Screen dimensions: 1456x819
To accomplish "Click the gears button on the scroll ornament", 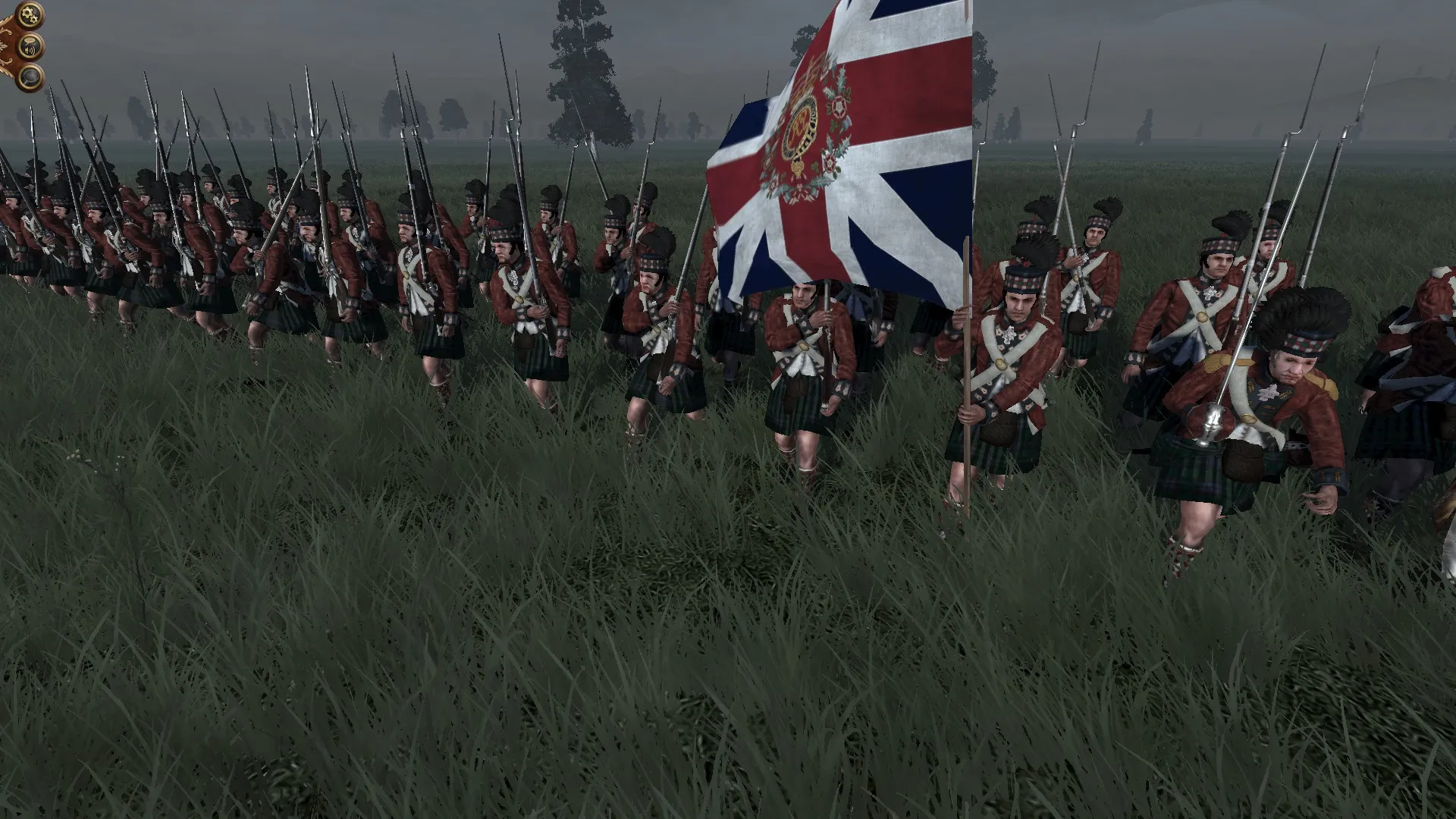I will (x=29, y=14).
